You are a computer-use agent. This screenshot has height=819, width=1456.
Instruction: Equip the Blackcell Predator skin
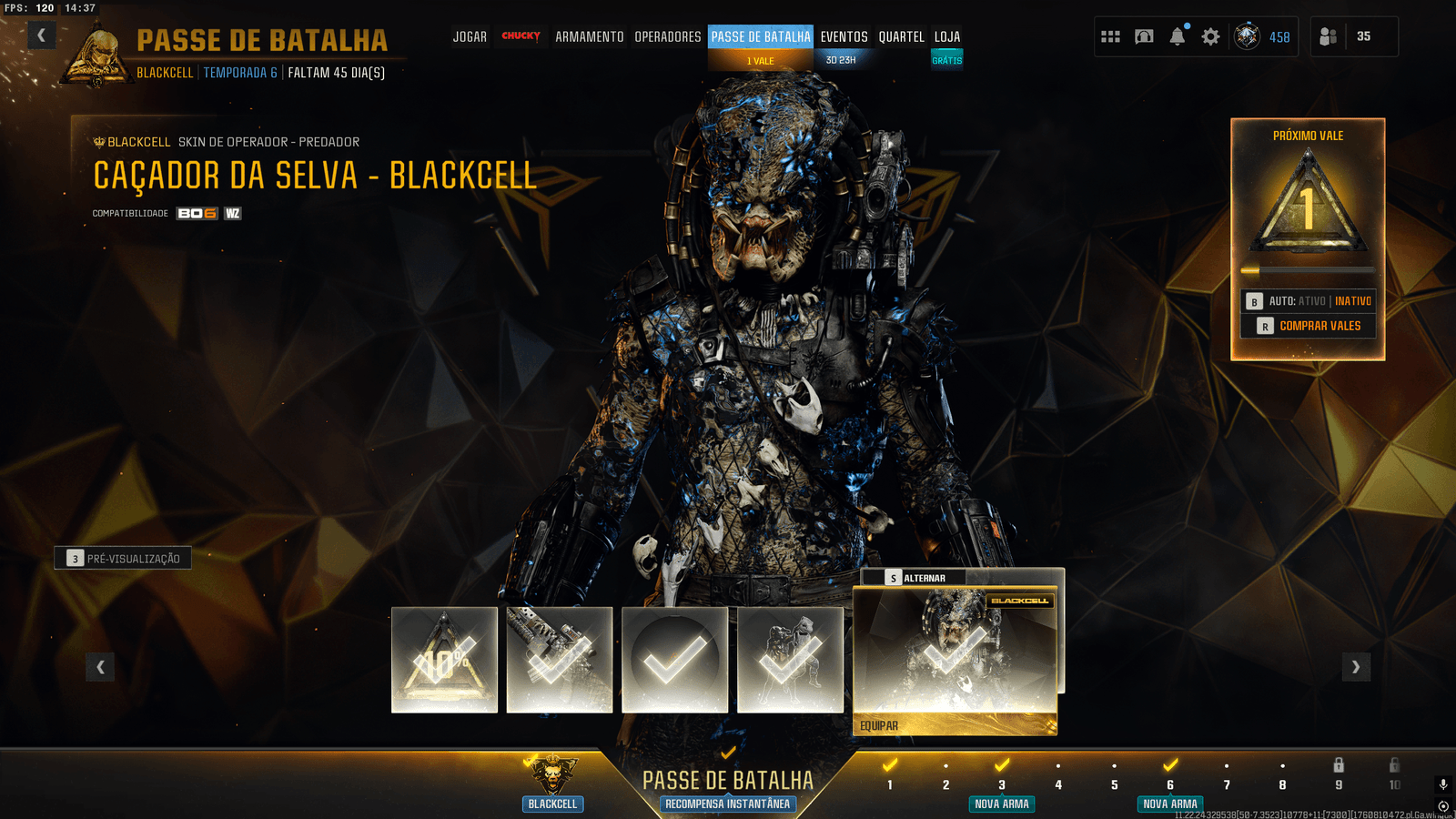click(x=955, y=725)
